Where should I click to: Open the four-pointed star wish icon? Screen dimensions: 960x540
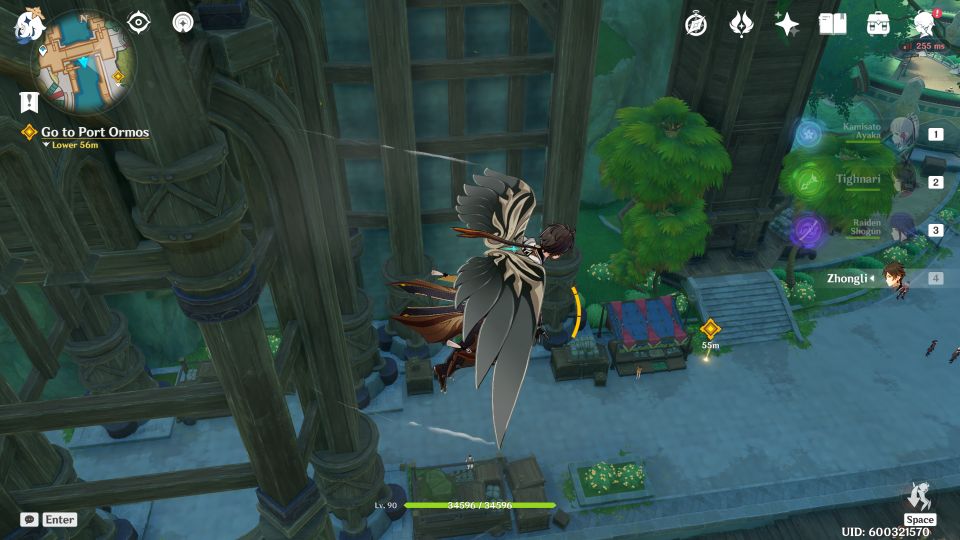[x=787, y=24]
